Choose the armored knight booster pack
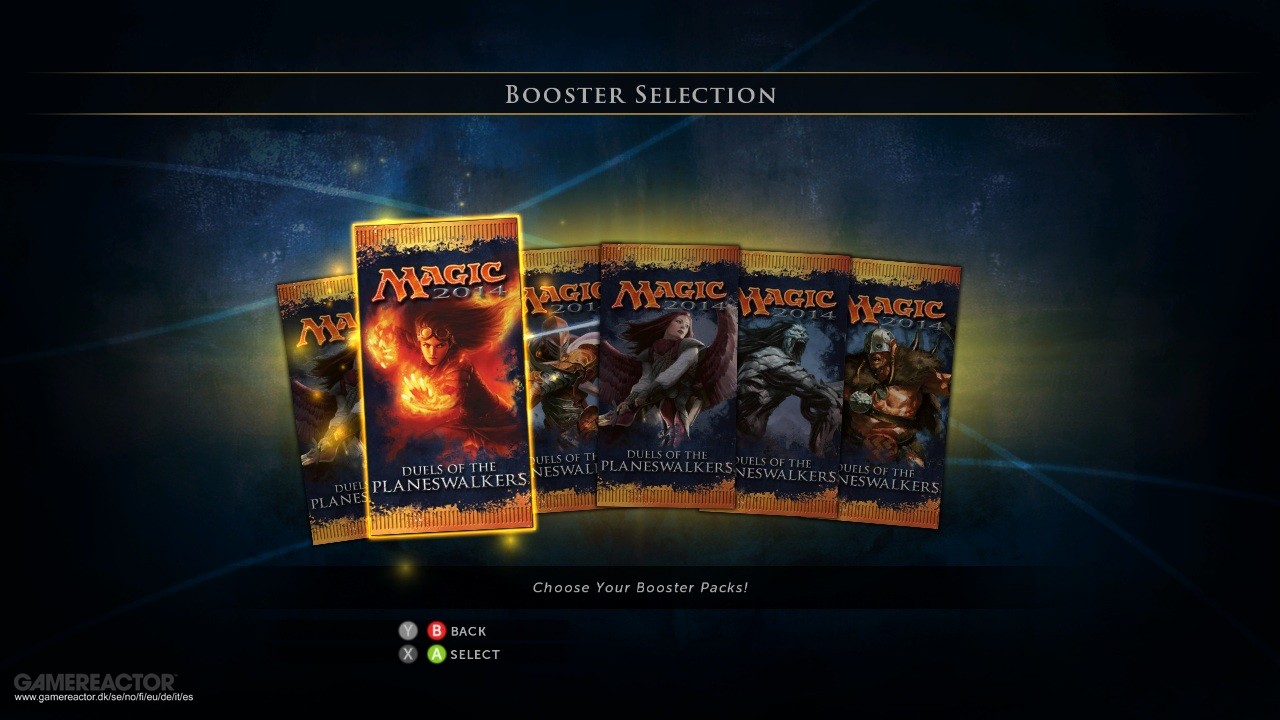The height and width of the screenshot is (720, 1280). (x=564, y=380)
